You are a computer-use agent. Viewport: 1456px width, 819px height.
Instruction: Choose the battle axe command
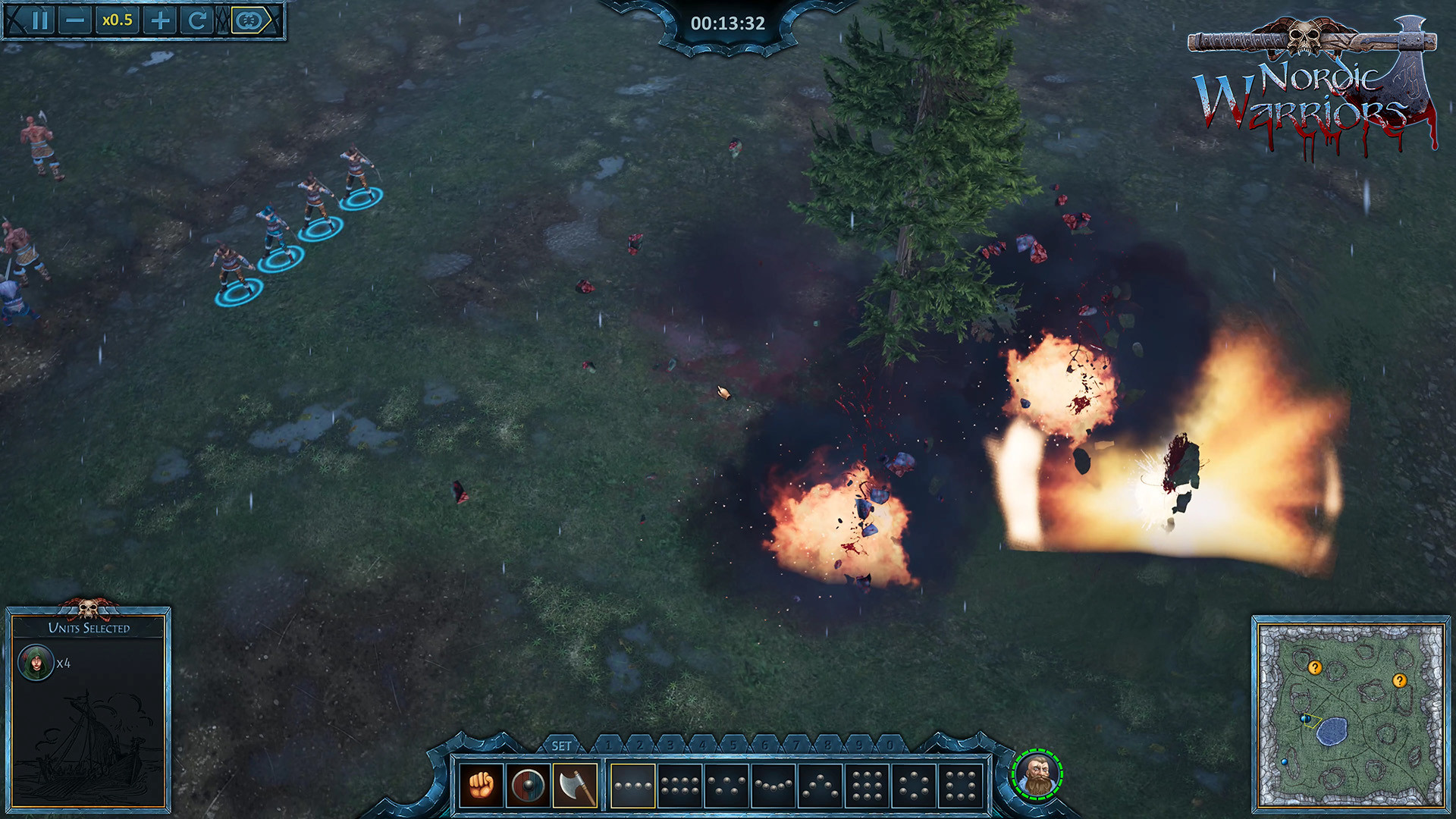tap(575, 785)
